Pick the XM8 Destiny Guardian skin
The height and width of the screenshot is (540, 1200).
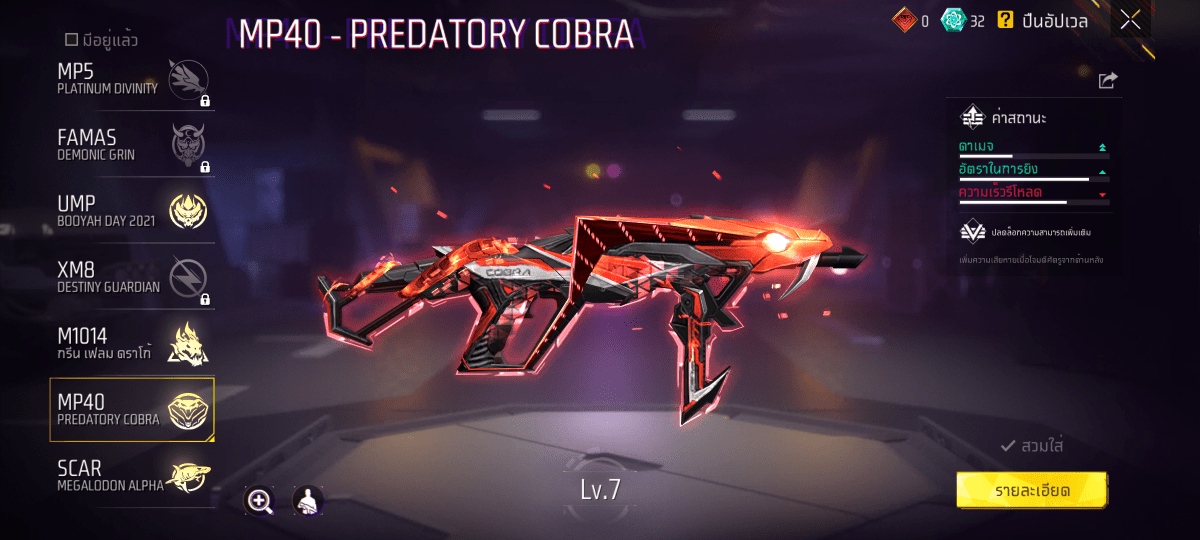(x=132, y=278)
